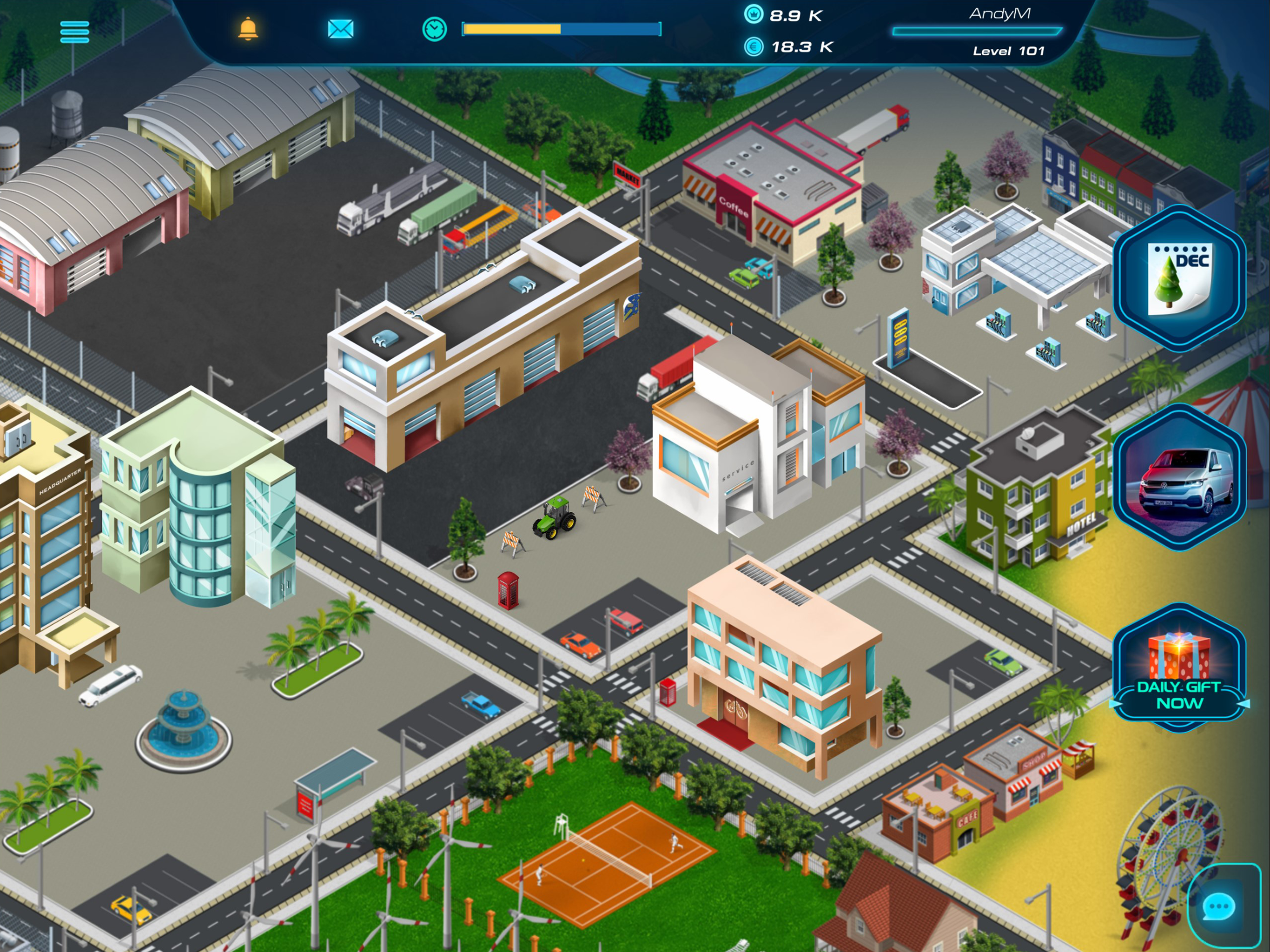Open the hamburger main menu
Screen dimensions: 1270x952
click(75, 32)
